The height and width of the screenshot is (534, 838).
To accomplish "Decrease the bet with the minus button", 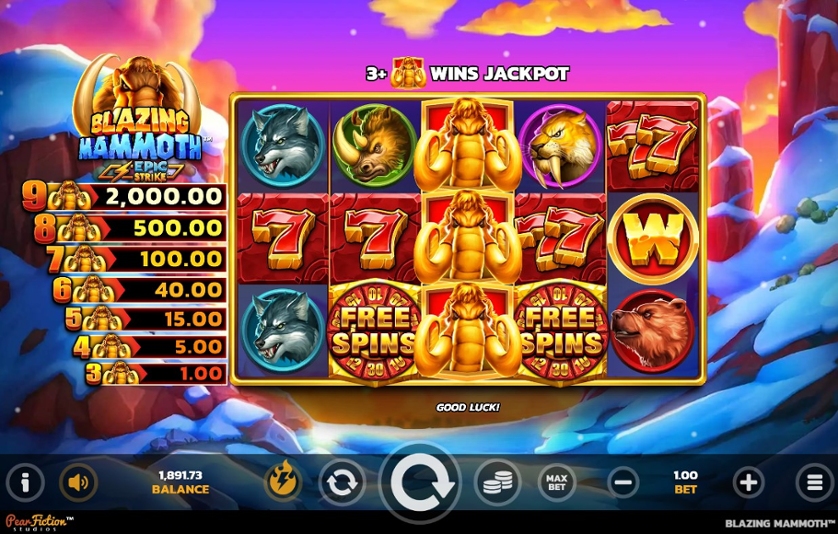I will point(622,483).
